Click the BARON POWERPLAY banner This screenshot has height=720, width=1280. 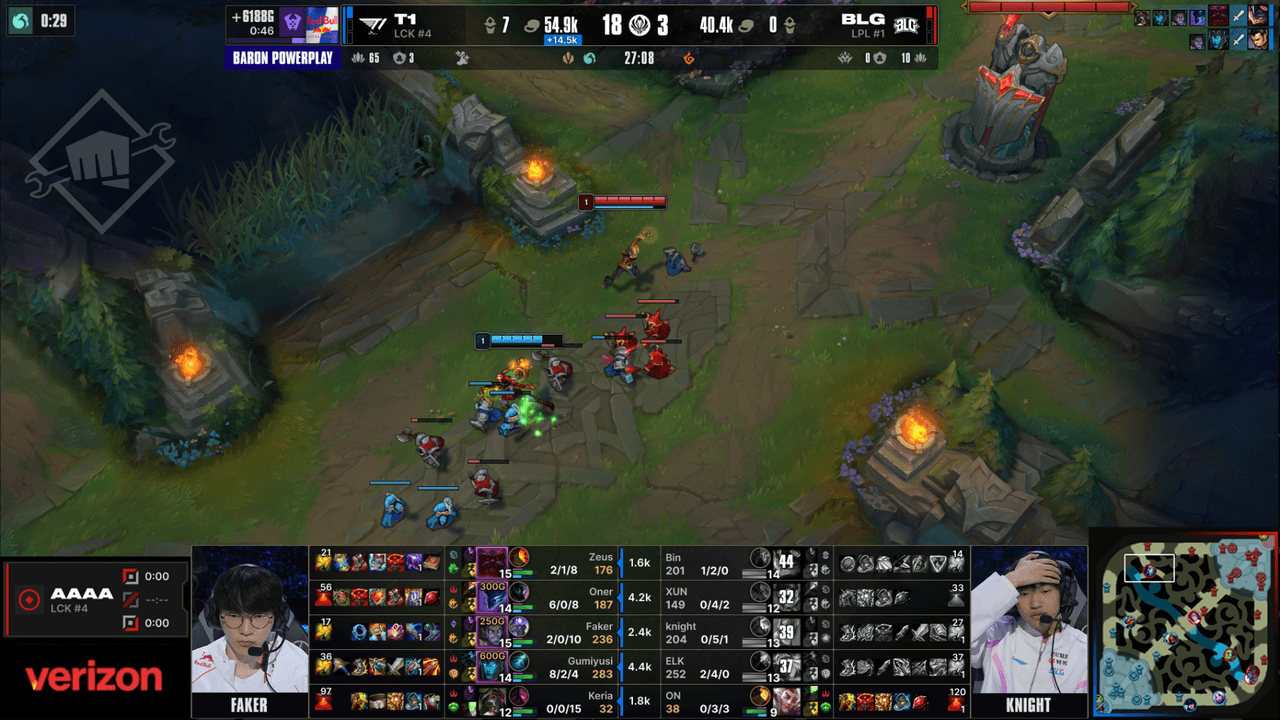283,60
